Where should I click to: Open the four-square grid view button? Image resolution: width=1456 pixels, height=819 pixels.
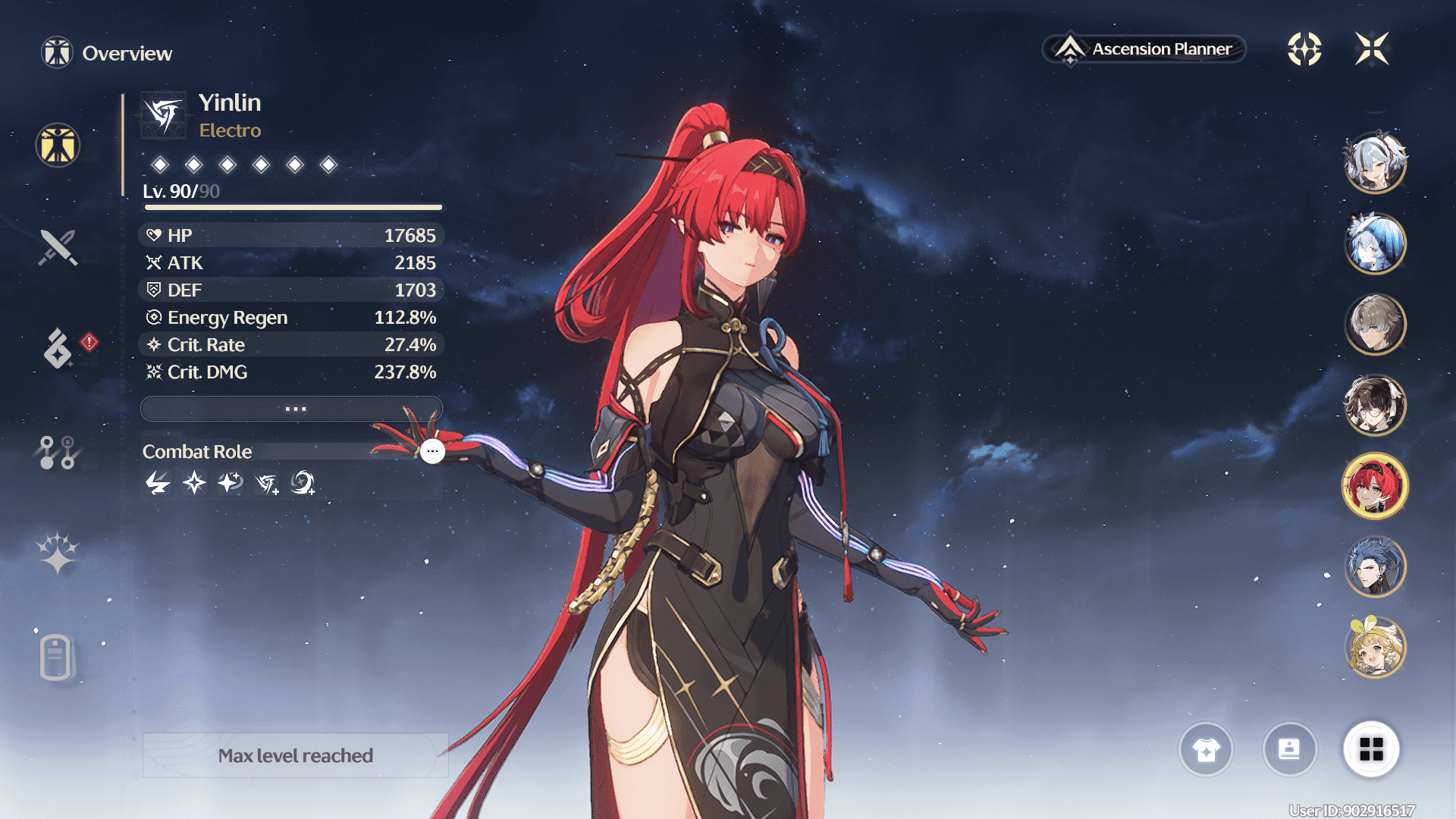pos(1371,750)
